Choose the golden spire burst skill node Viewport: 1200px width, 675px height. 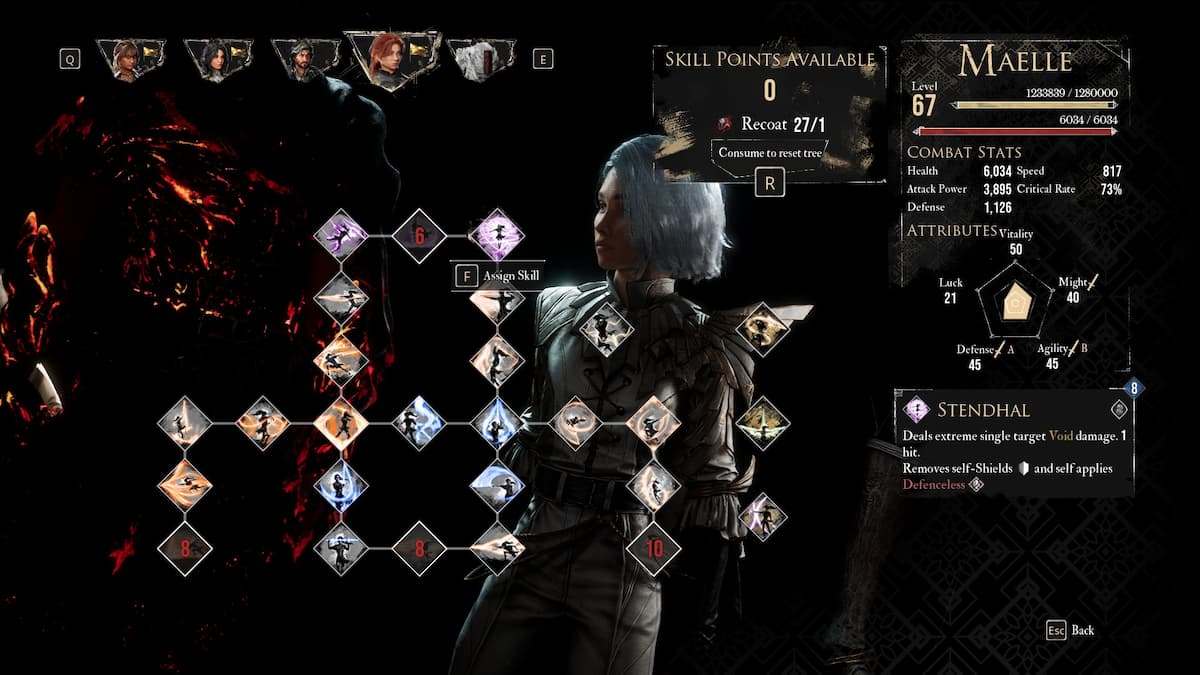[763, 423]
